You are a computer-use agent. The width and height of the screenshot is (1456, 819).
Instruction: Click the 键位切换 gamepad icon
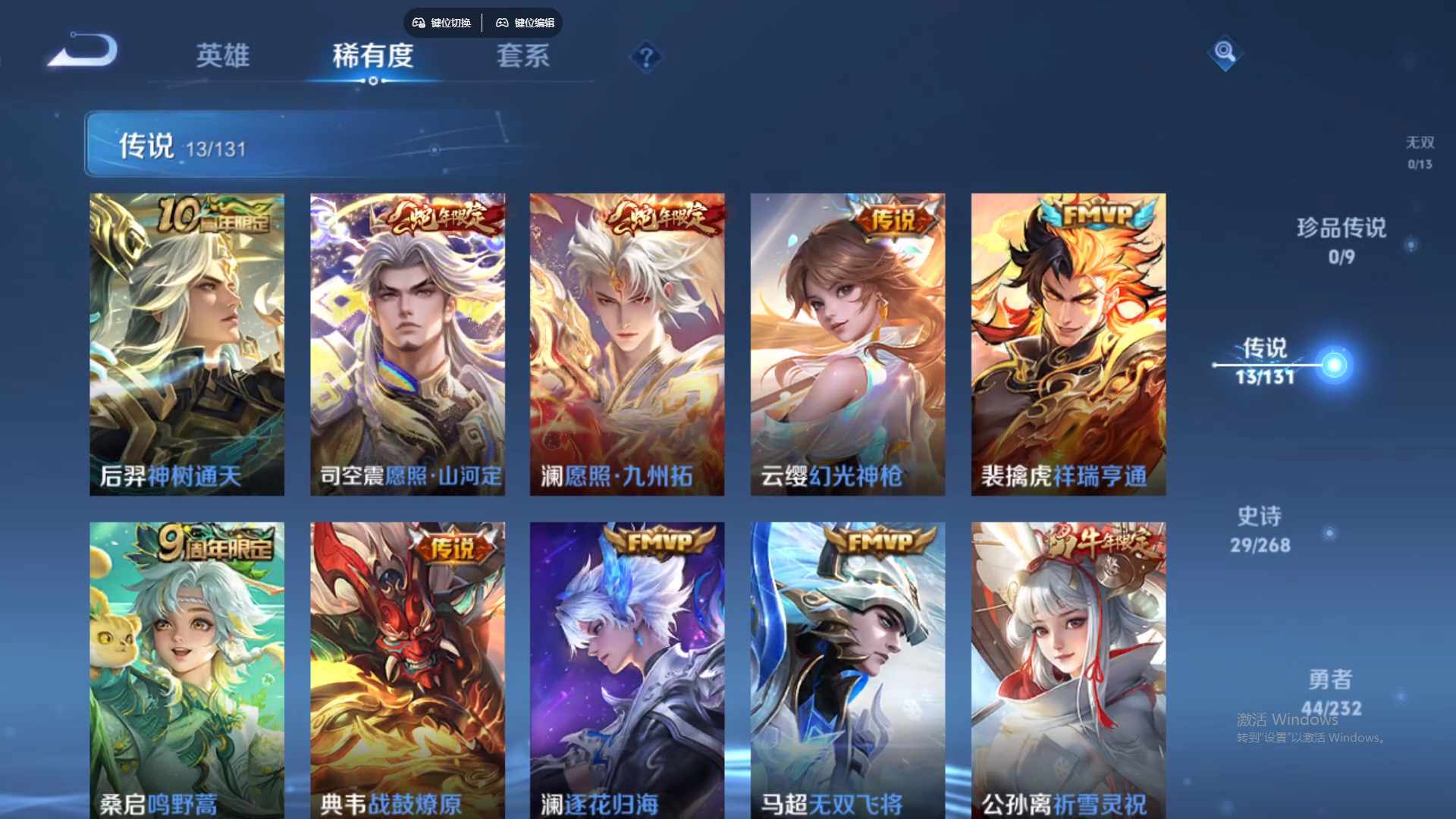coord(418,23)
